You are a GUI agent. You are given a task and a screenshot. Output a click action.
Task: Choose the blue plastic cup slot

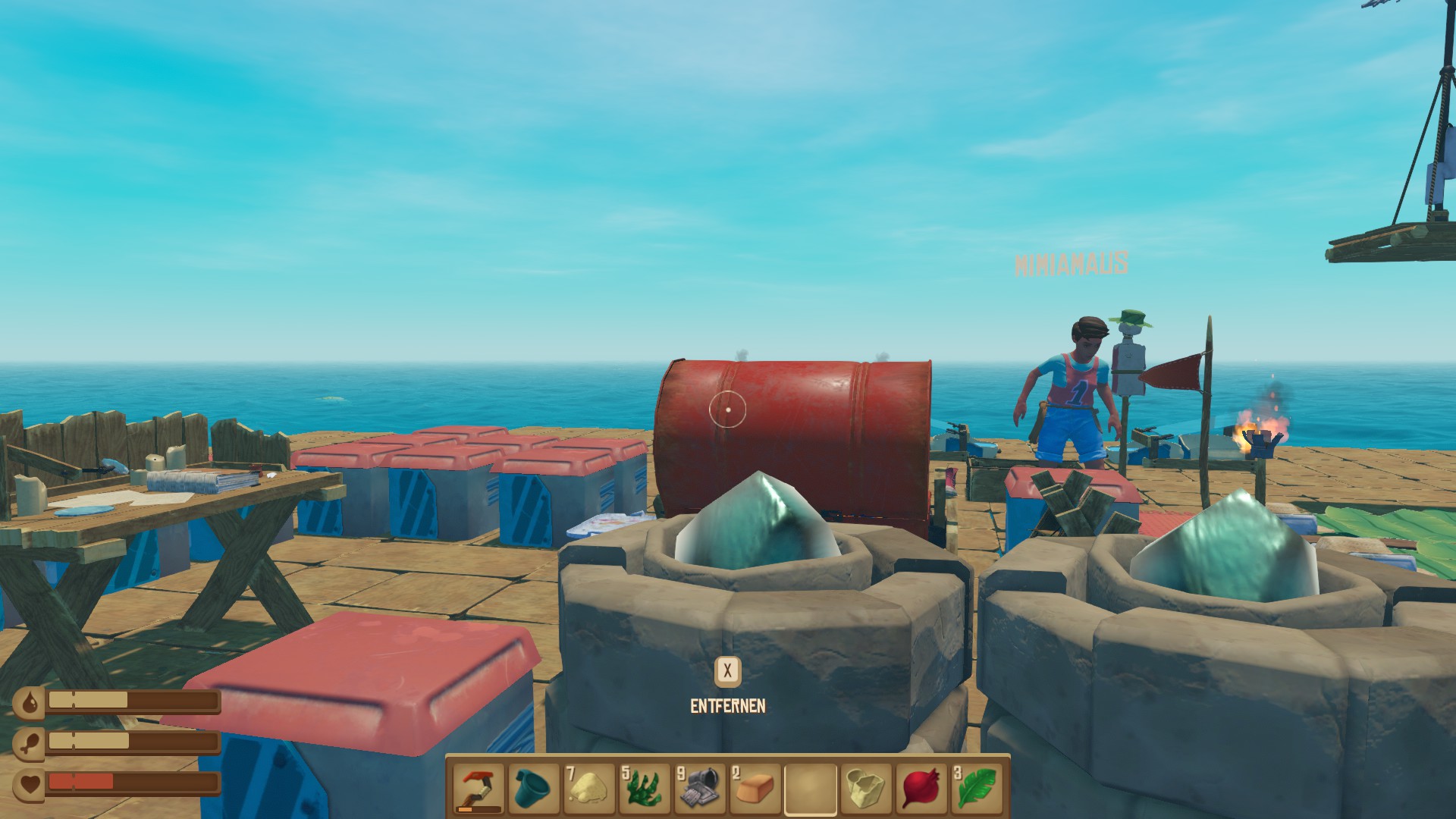tap(534, 789)
